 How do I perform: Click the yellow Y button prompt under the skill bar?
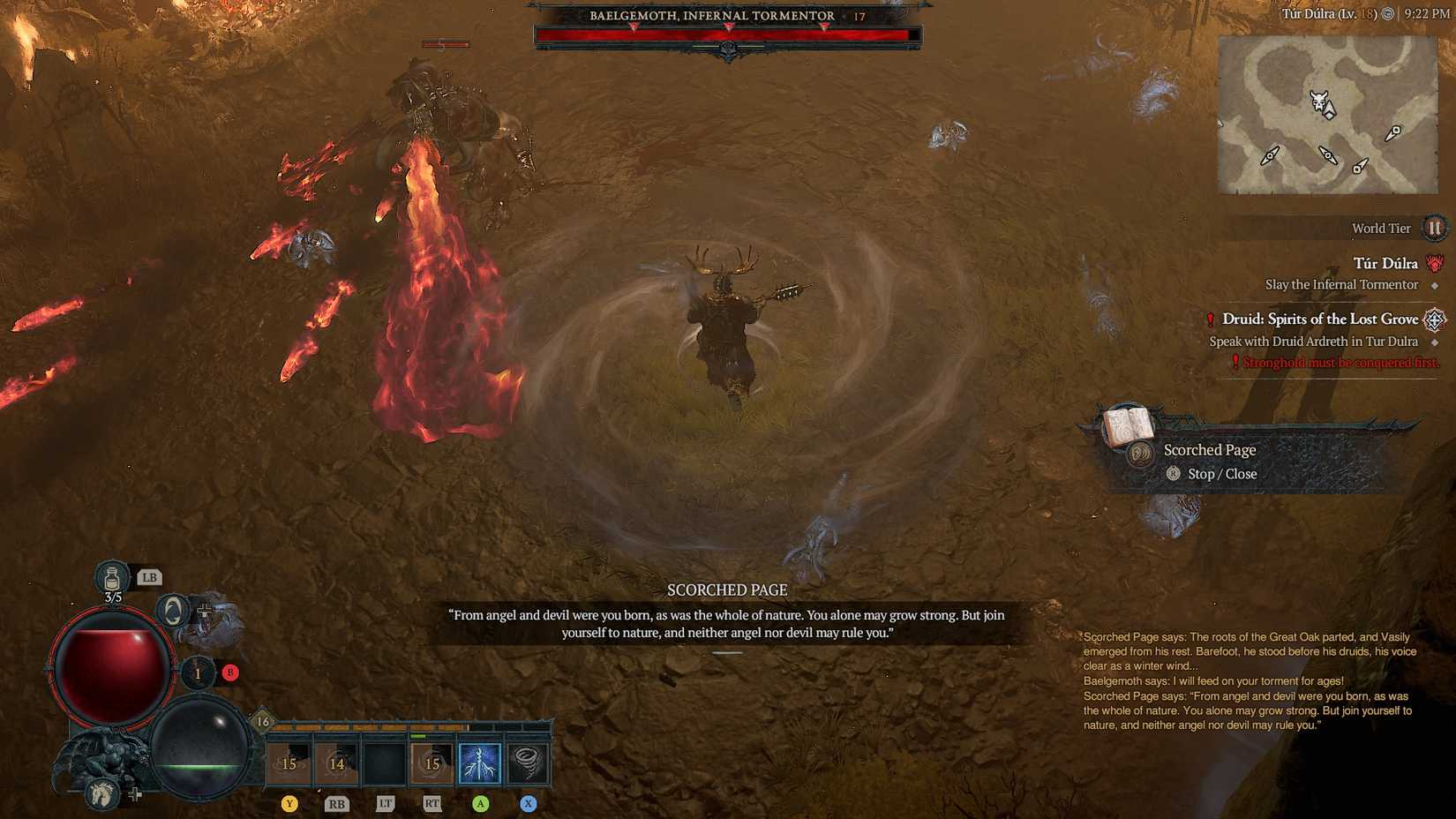click(289, 804)
